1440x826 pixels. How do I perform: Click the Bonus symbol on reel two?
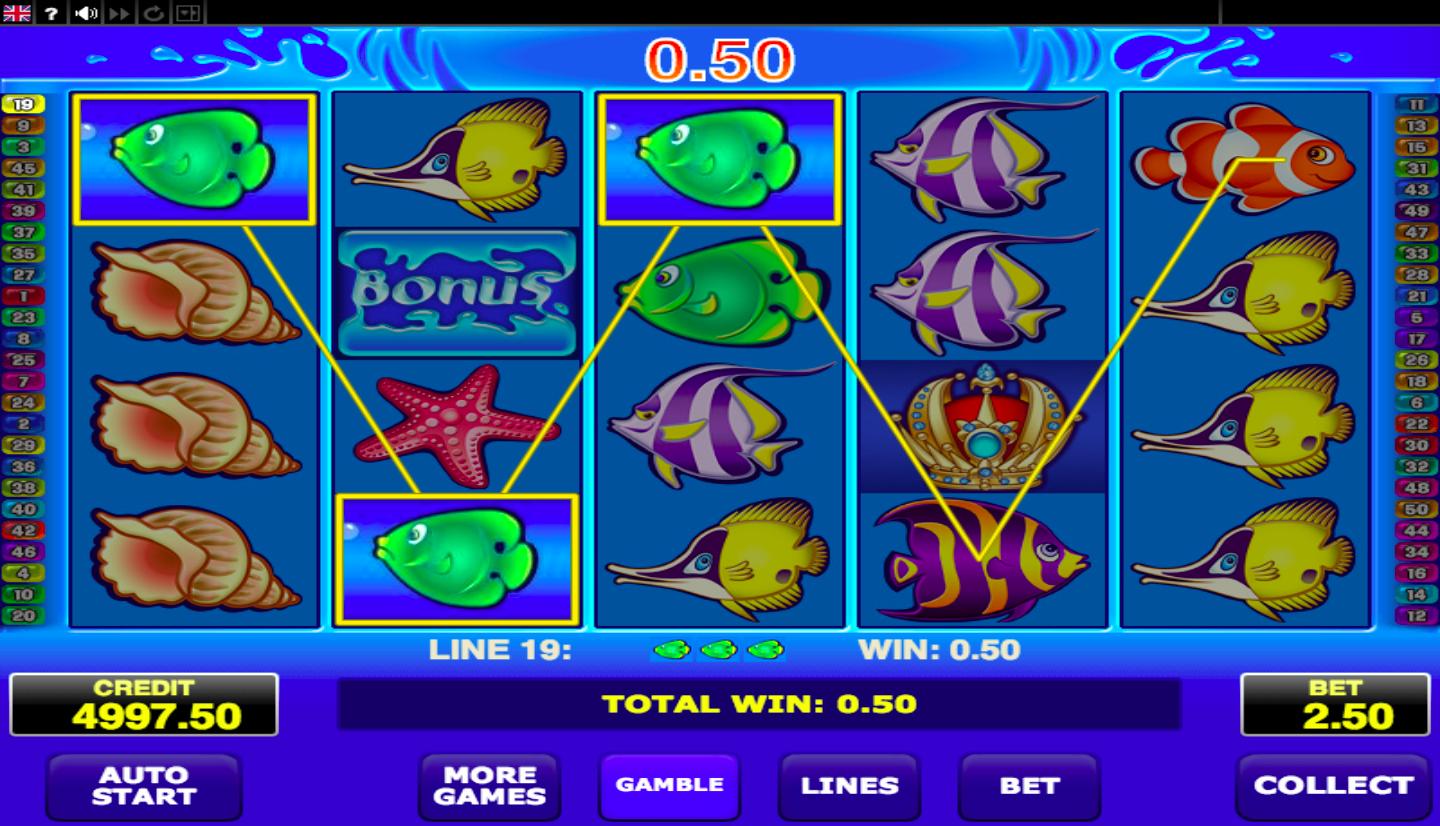click(456, 291)
